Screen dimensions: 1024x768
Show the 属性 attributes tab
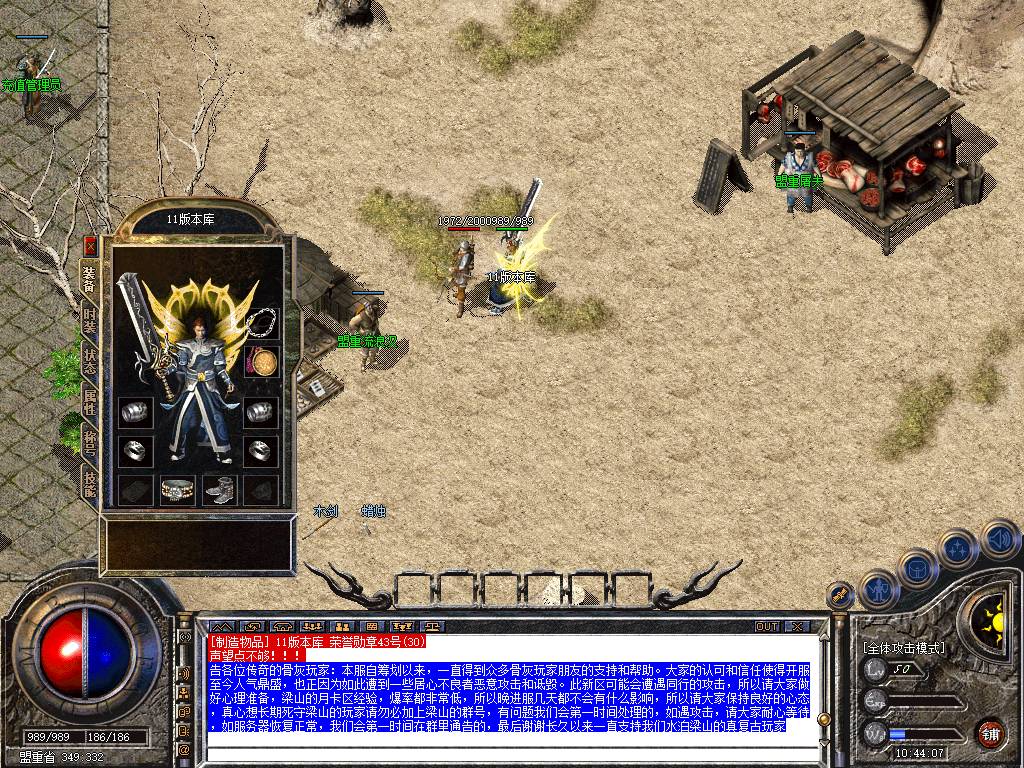[90, 402]
